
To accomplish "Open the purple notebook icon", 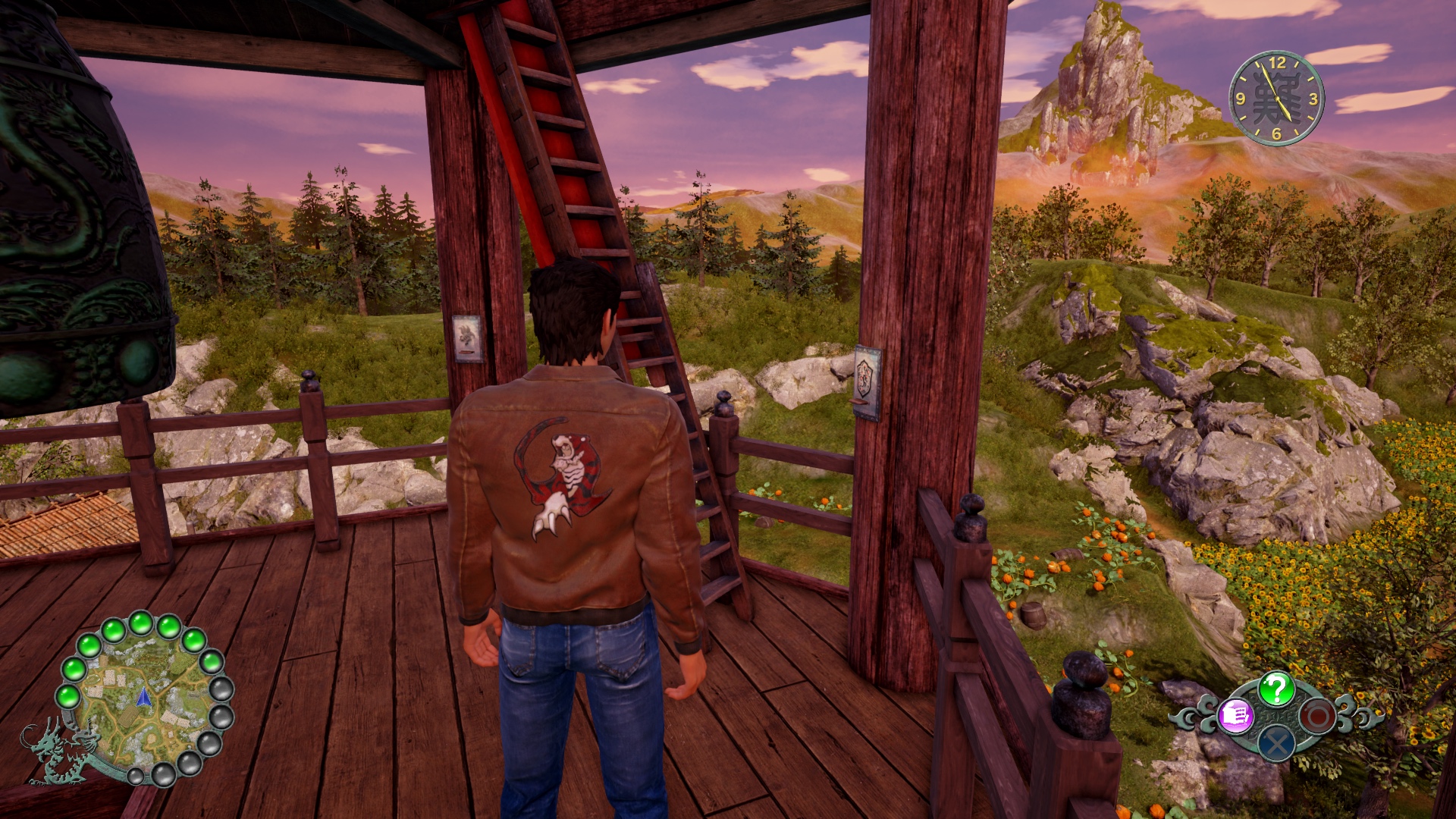I will tap(1235, 715).
